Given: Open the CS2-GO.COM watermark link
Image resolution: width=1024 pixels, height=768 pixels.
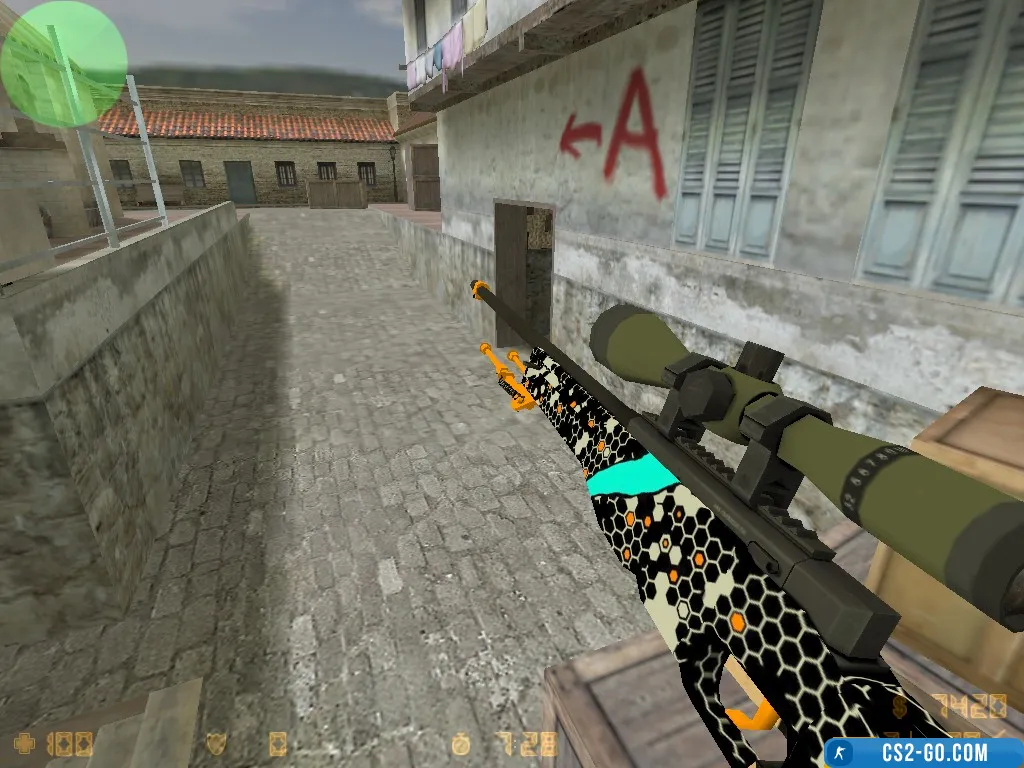Looking at the screenshot, I should pos(923,752).
